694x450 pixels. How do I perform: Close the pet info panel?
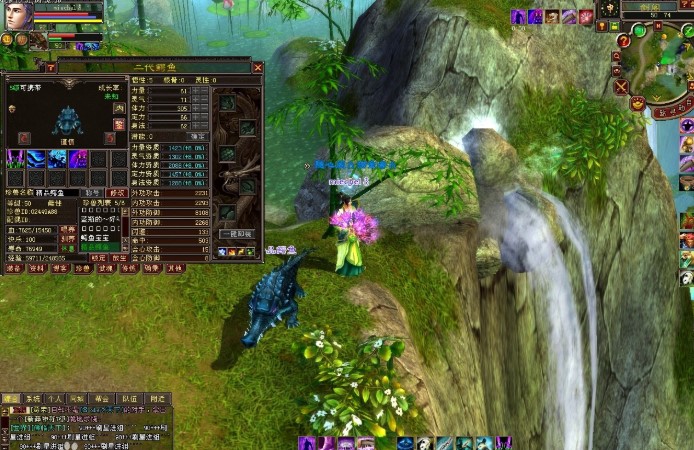[257, 68]
